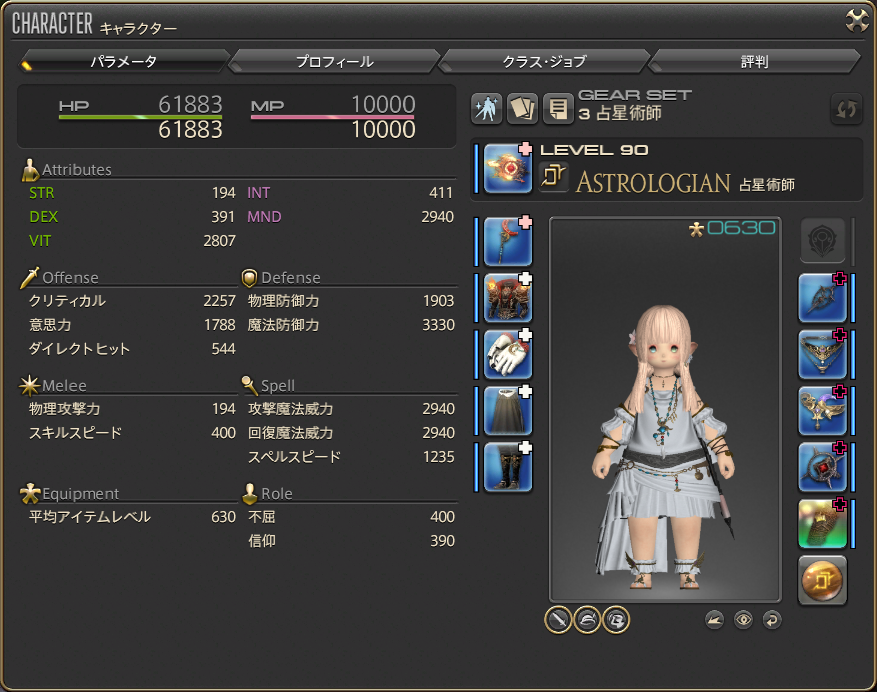Close the Character window

pyautogui.click(x=857, y=21)
